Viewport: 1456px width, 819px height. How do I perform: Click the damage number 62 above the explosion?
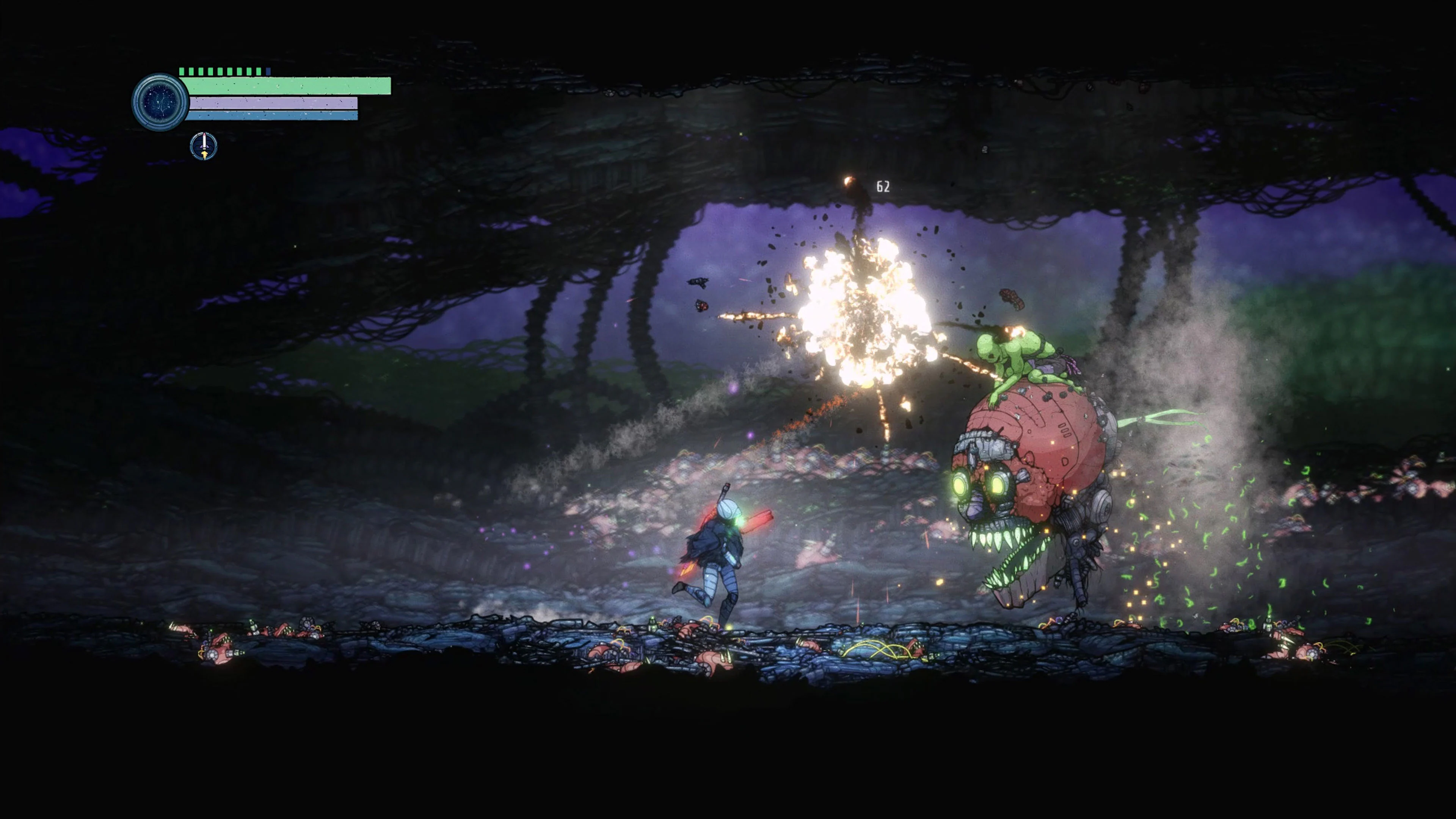(883, 185)
